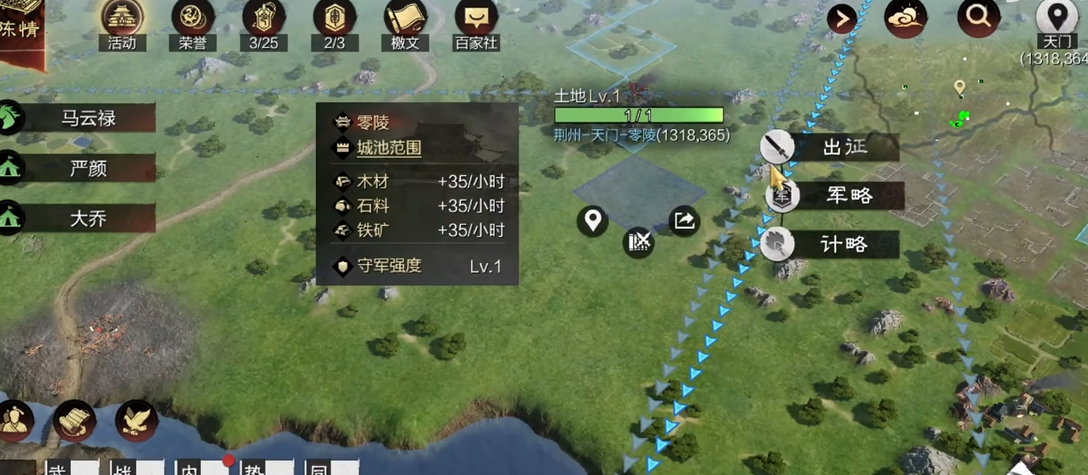The width and height of the screenshot is (1088, 475).
Task: Click the 城池范围 city range link
Action: 389,148
